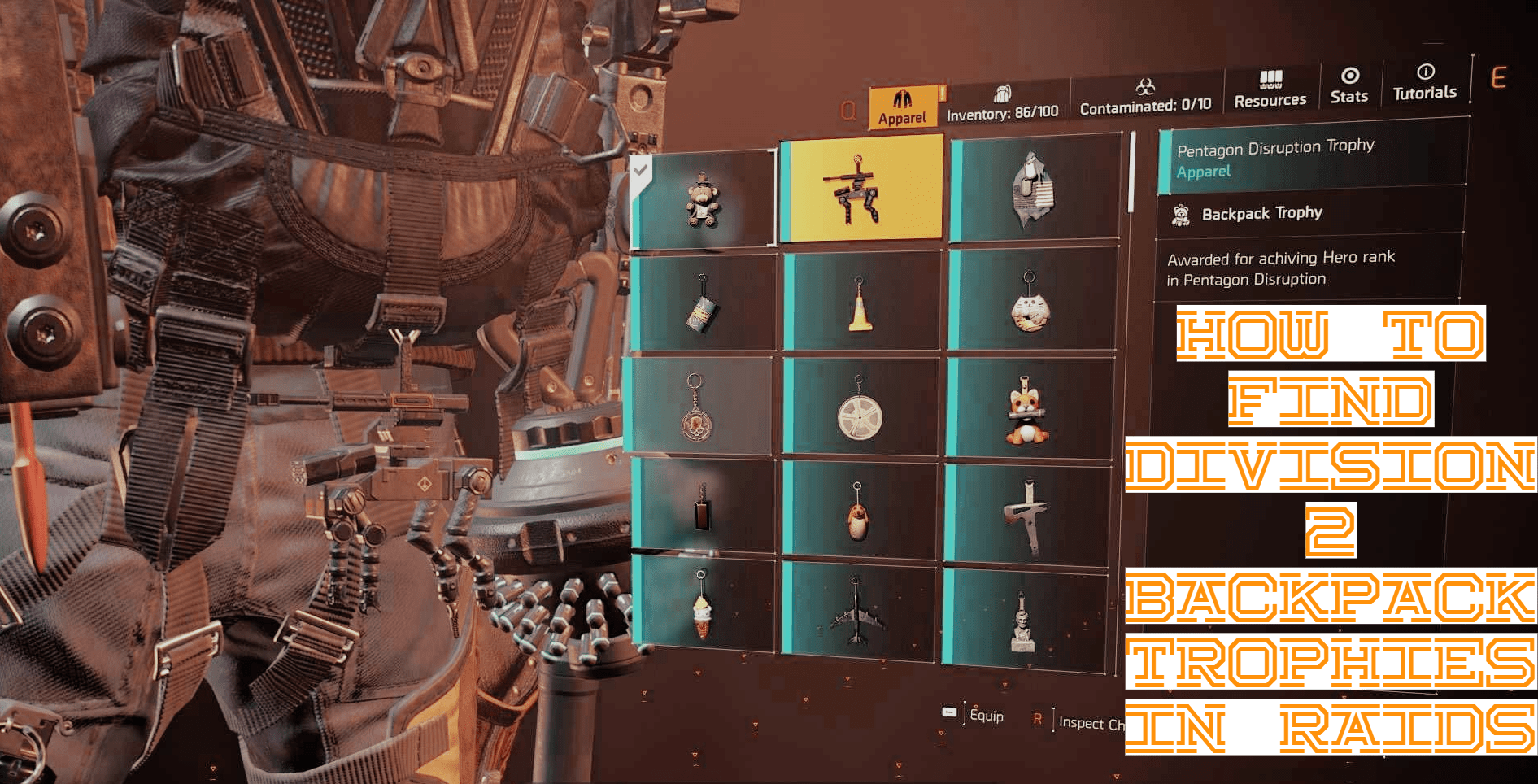Select the film reel keychain
Viewport: 1538px width, 784px height.
[860, 411]
